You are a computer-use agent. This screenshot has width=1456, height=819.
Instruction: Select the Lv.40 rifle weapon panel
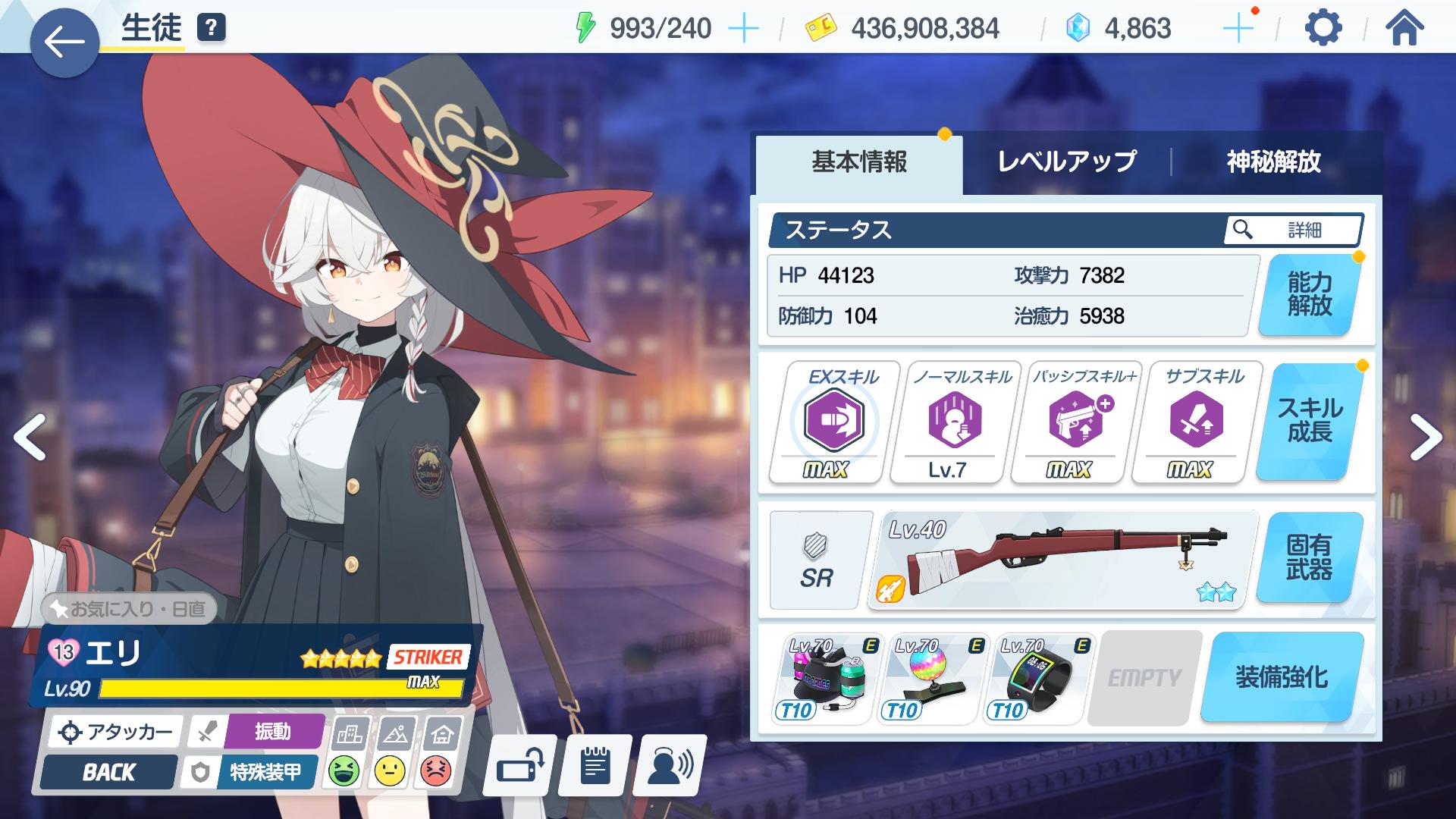click(1062, 560)
